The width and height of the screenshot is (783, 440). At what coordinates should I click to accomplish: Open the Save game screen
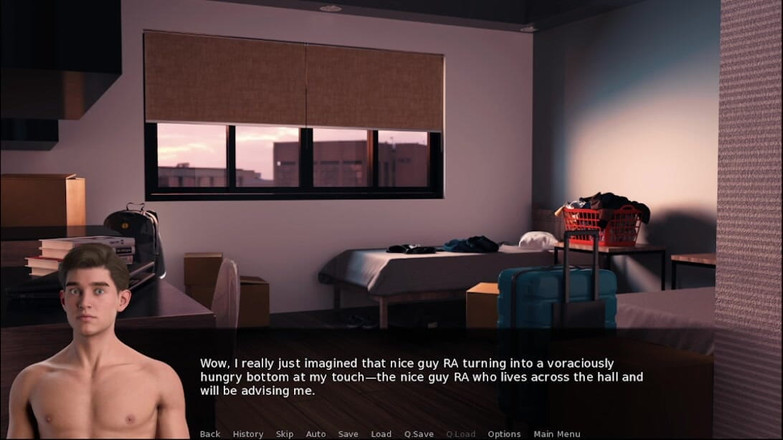click(x=348, y=434)
